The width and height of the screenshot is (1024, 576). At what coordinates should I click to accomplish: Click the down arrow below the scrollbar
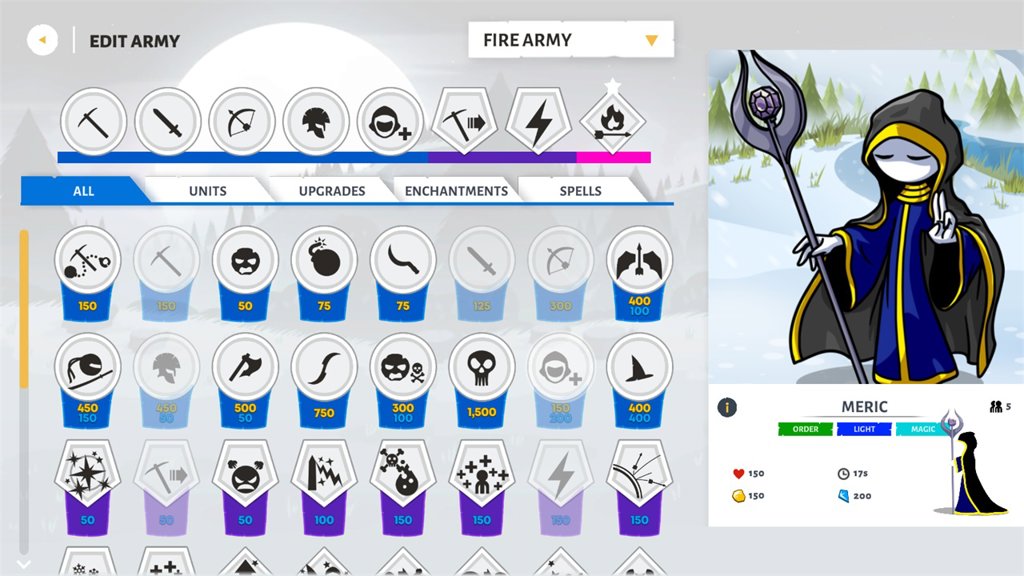pos(24,563)
